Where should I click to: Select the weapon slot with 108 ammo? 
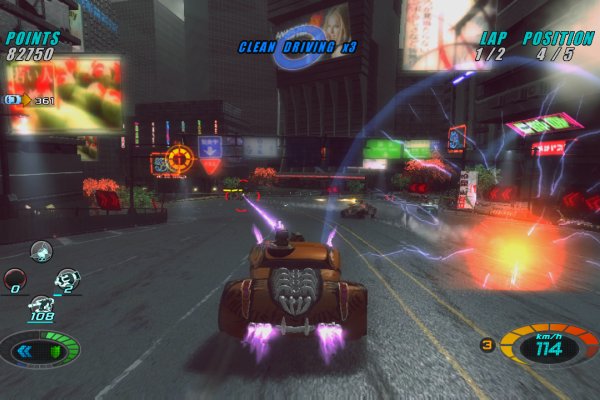coord(42,306)
